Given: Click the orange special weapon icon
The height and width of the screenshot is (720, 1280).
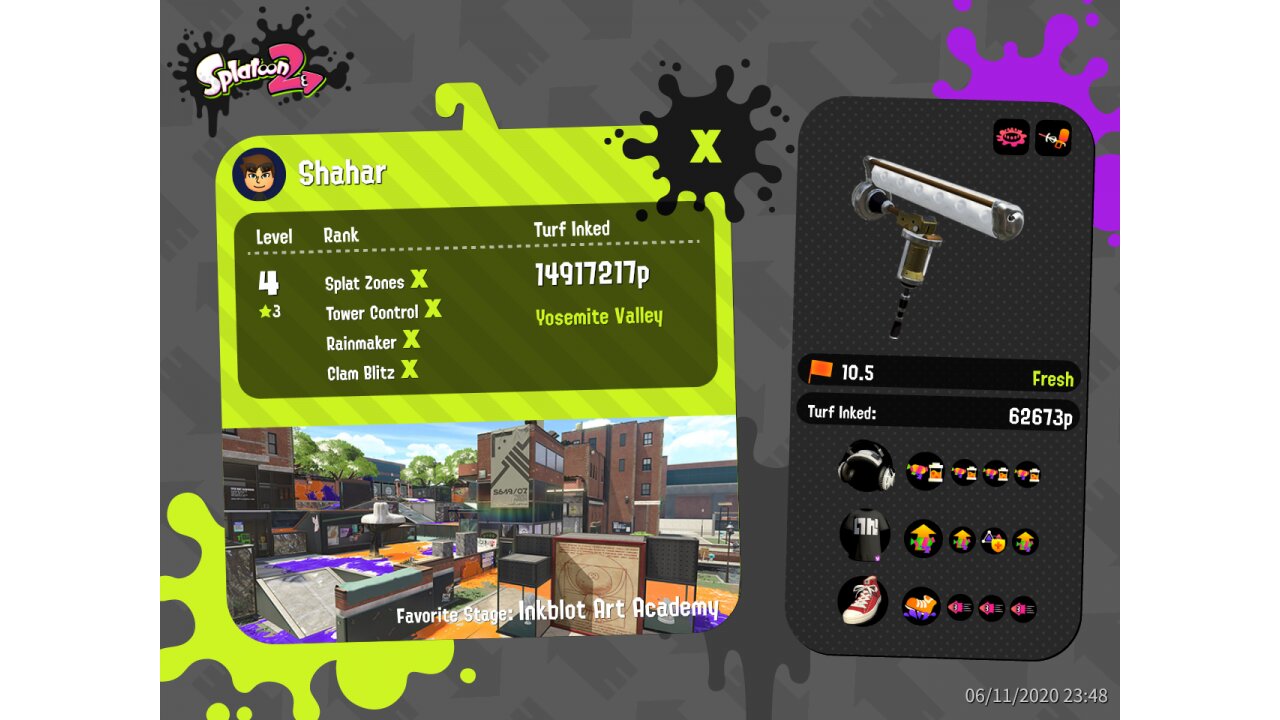Looking at the screenshot, I should coord(1053,138).
